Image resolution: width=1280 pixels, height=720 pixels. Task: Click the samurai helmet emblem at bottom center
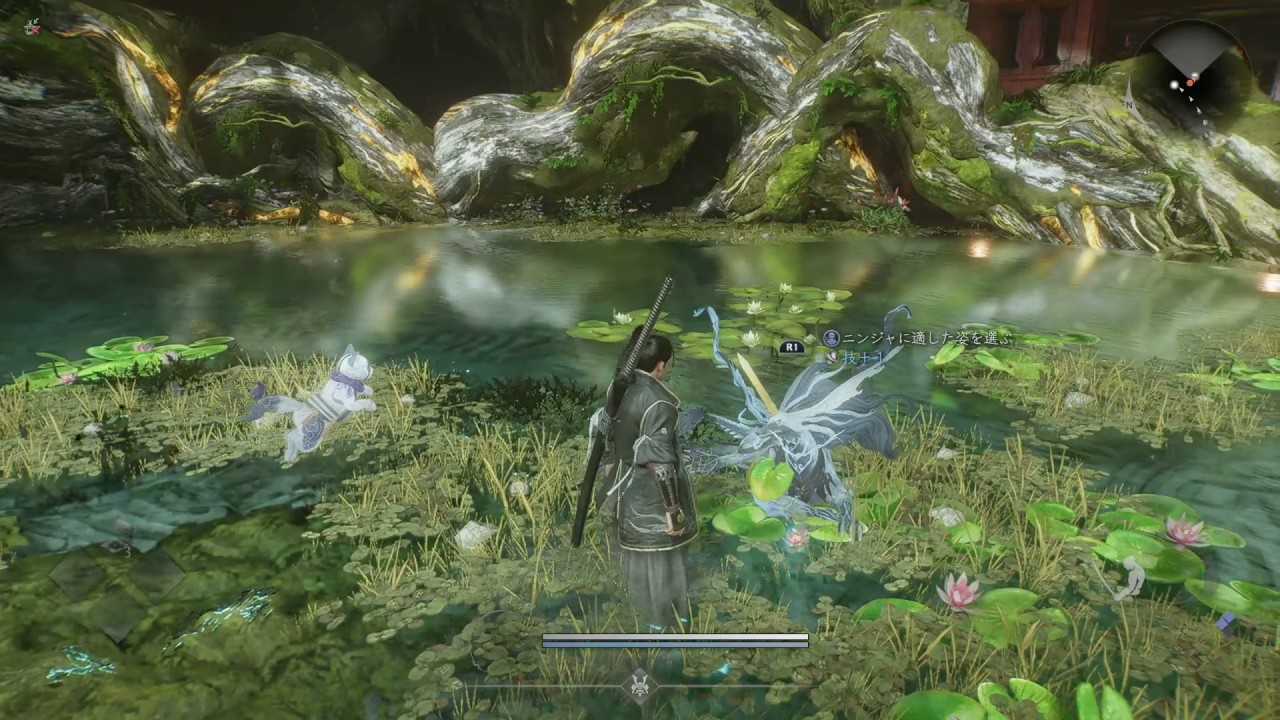coord(639,687)
